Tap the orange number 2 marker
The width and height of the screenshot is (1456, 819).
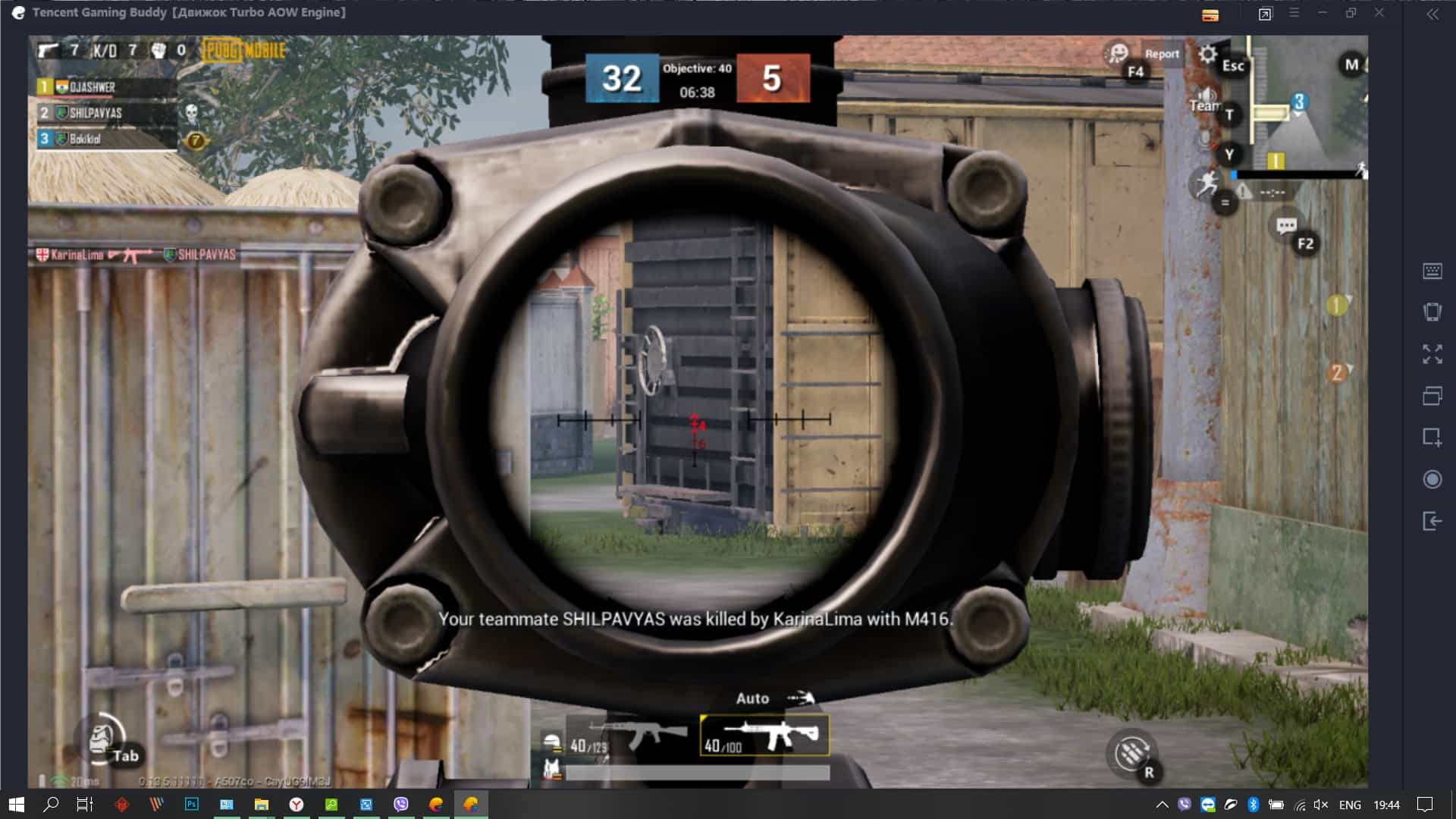tap(1336, 372)
